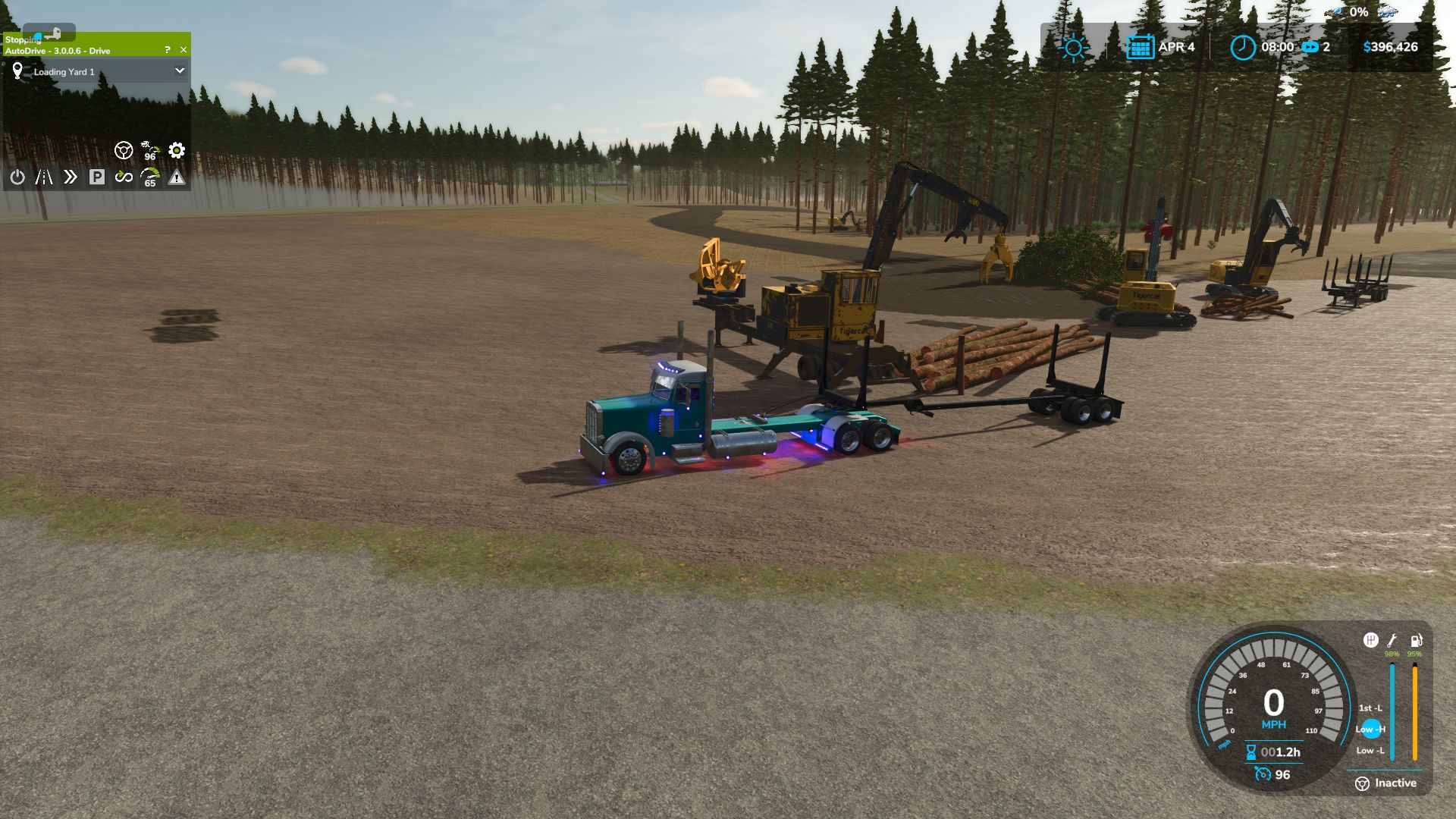Enable loop mode in AutoDrive panel

click(x=125, y=177)
